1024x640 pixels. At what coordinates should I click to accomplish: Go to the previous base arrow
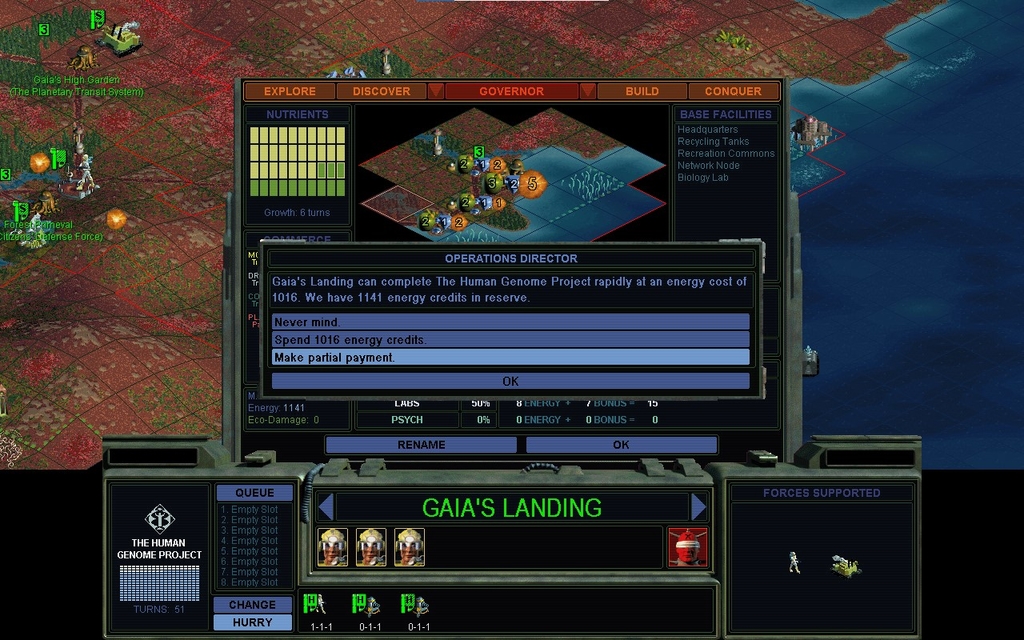324,507
